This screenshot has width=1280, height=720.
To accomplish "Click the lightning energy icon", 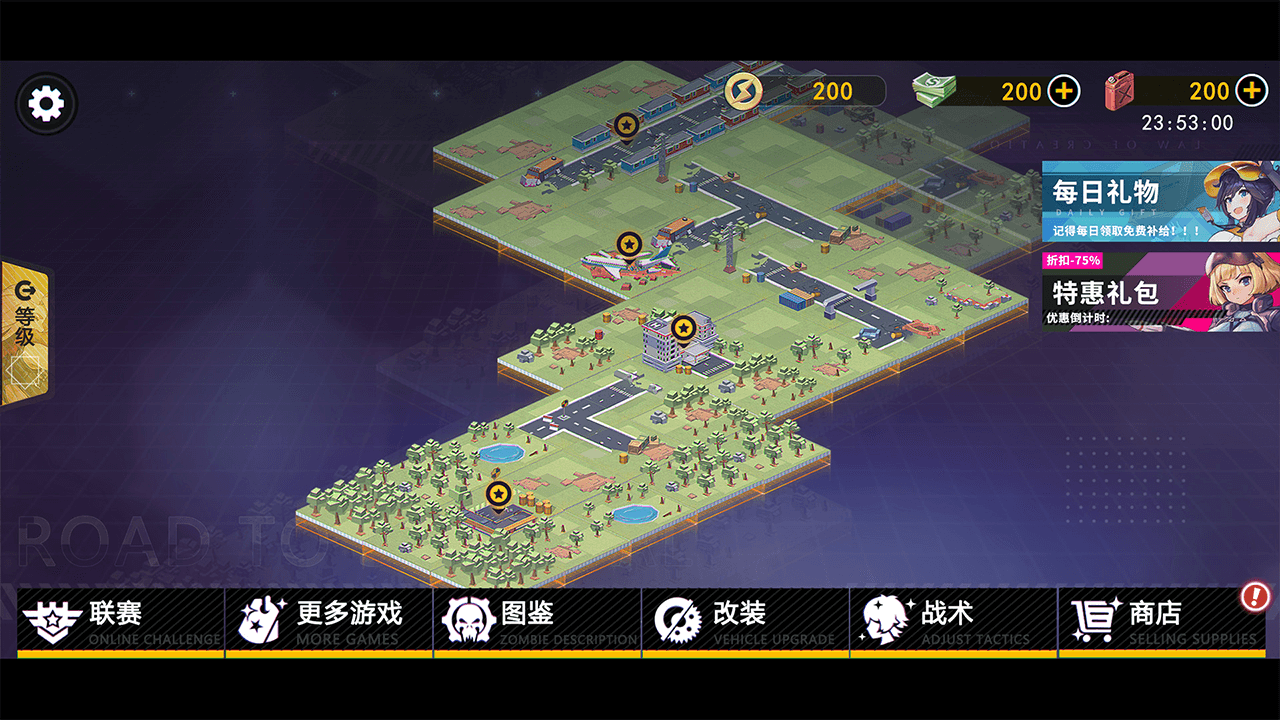I will (742, 91).
